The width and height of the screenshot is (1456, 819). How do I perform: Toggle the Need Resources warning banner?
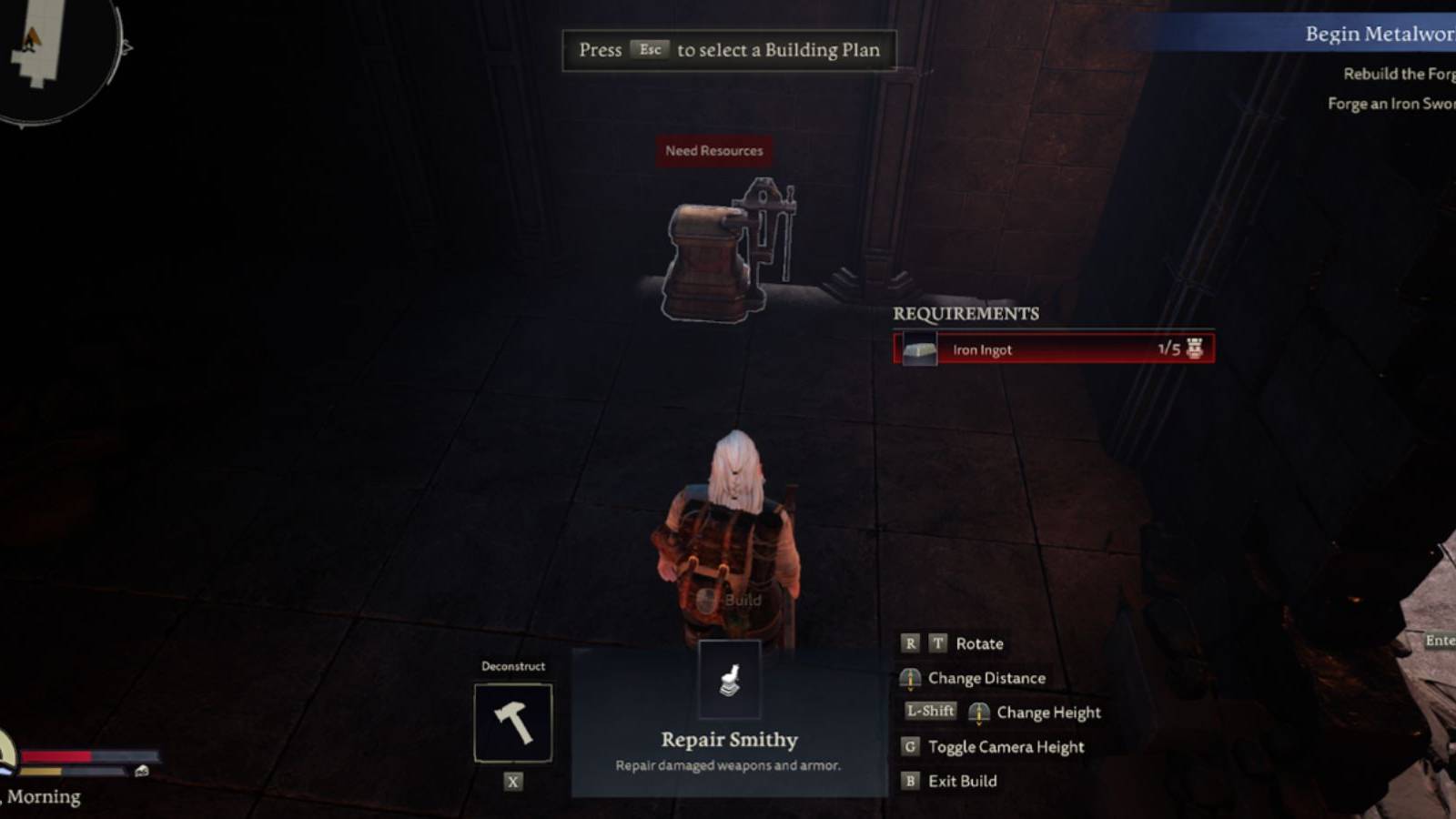click(x=713, y=151)
